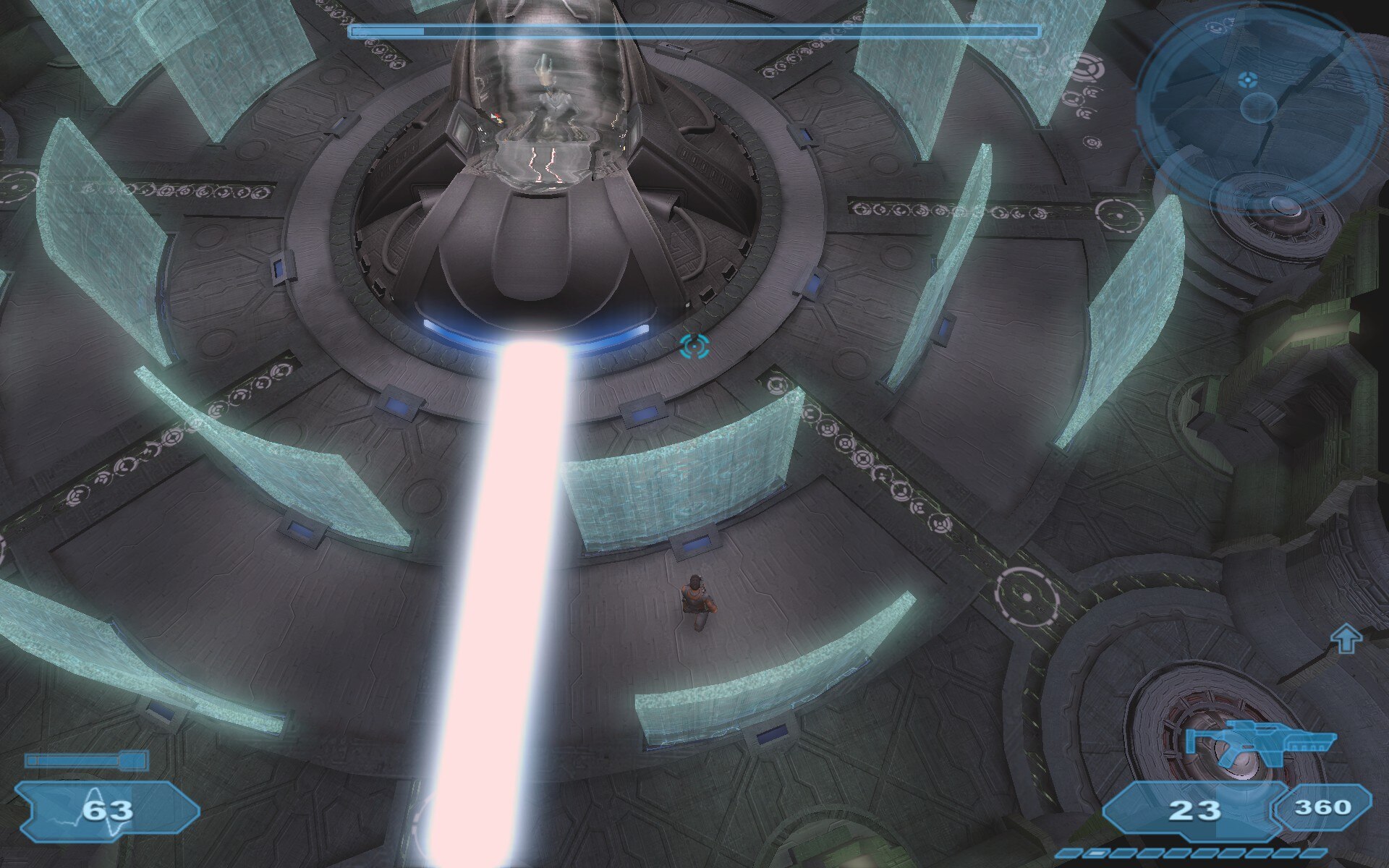Click the blue up-arrow indicator icon
This screenshot has height=868, width=1389.
[1346, 639]
